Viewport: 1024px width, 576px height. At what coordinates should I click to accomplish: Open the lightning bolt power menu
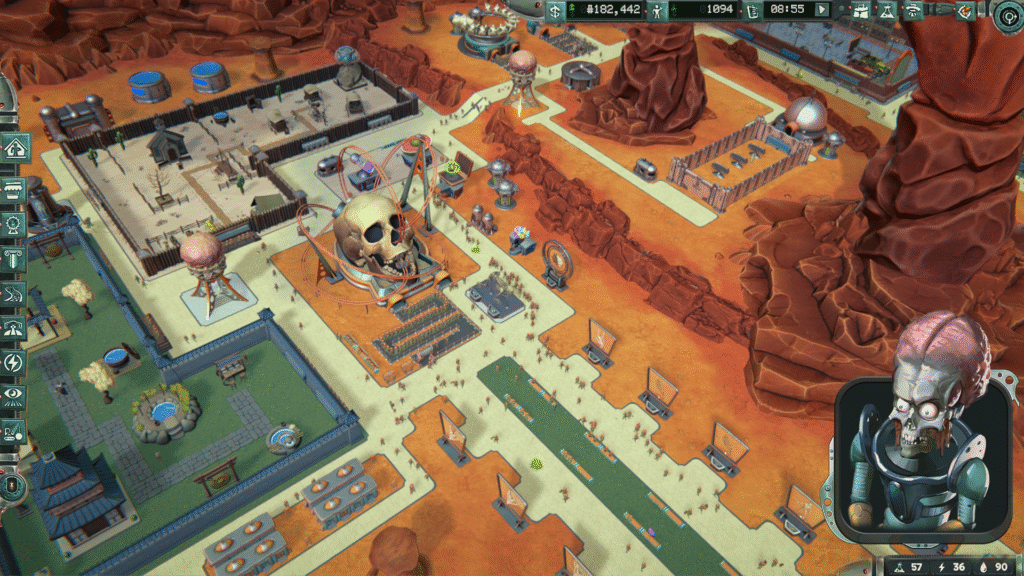[16, 363]
